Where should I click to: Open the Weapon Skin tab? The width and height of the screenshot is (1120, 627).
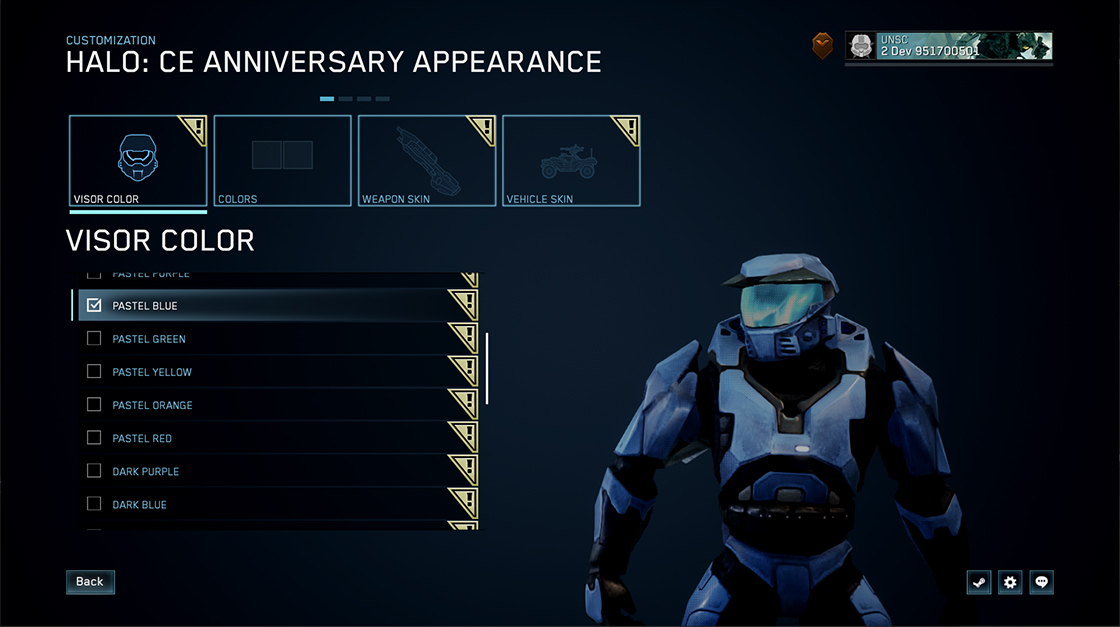point(427,161)
